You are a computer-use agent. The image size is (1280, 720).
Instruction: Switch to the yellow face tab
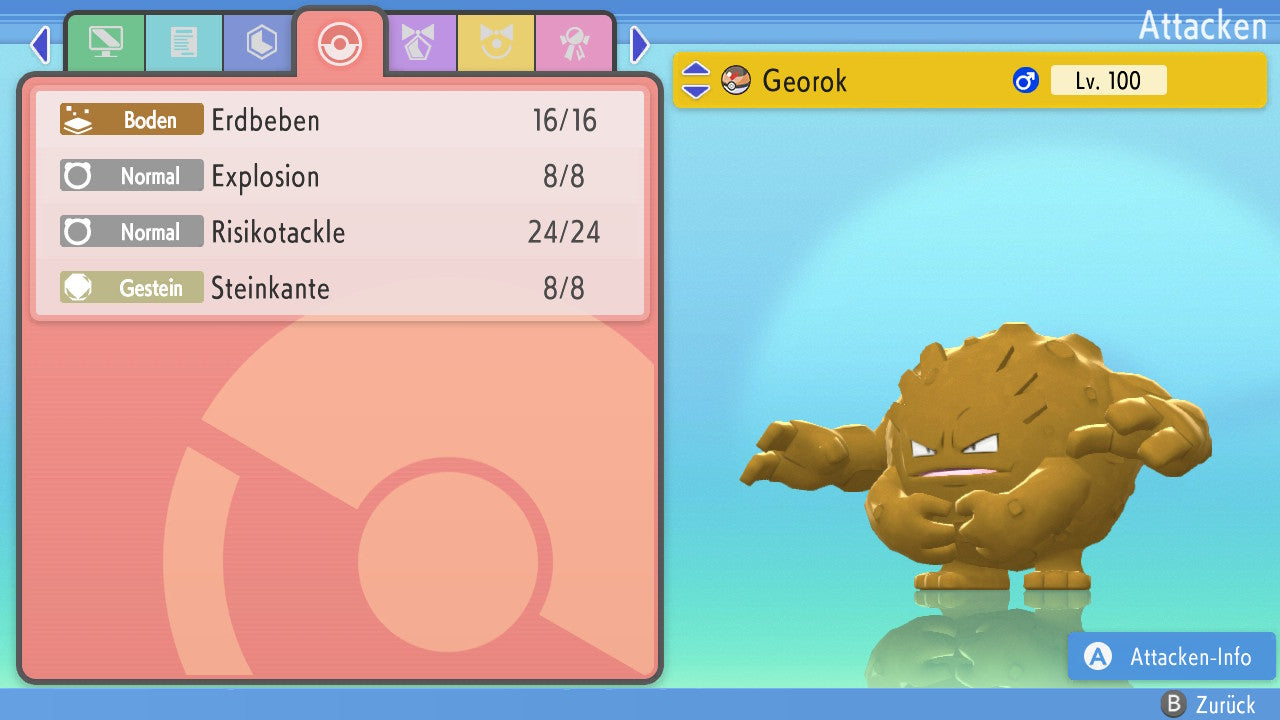(x=496, y=43)
